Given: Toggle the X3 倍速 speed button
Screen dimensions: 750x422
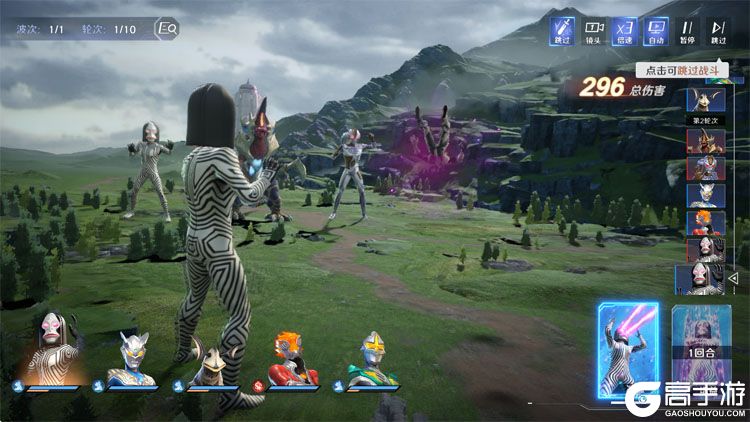Looking at the screenshot, I should tap(625, 32).
